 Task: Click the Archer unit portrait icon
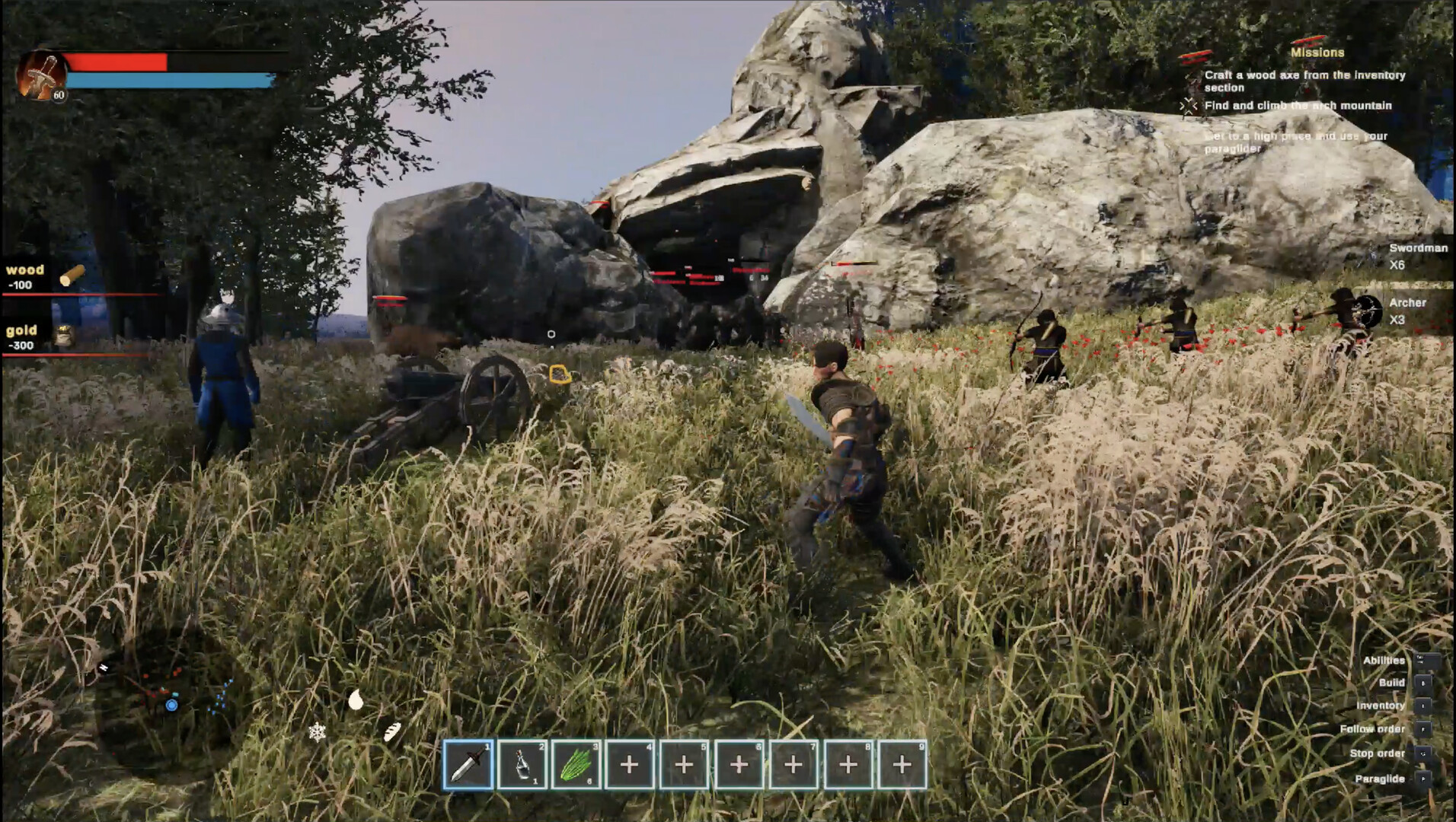coord(1368,310)
